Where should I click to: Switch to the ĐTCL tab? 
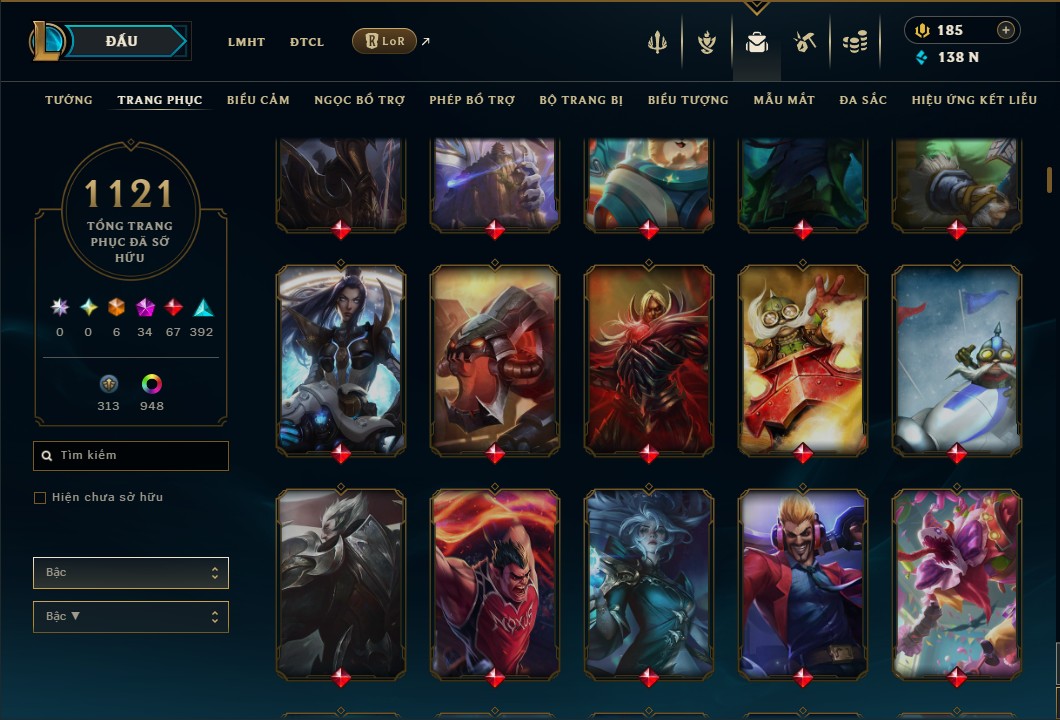pos(307,42)
